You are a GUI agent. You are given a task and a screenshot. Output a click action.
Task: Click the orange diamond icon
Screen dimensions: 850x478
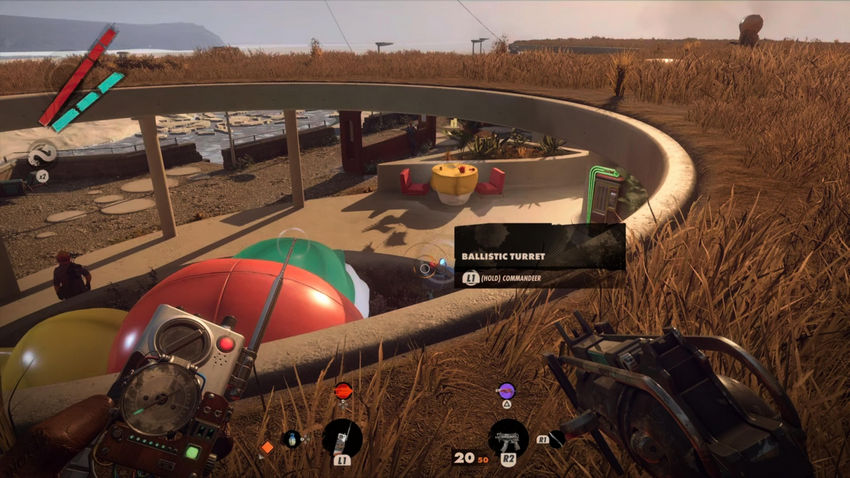pos(267,447)
